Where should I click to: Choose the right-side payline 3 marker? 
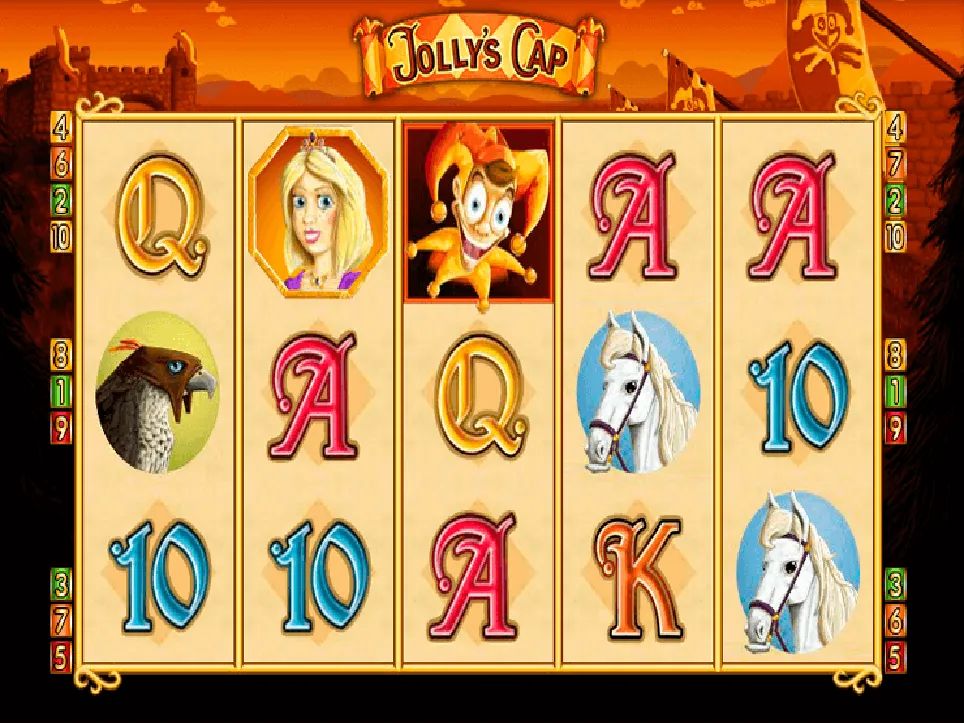pos(895,583)
